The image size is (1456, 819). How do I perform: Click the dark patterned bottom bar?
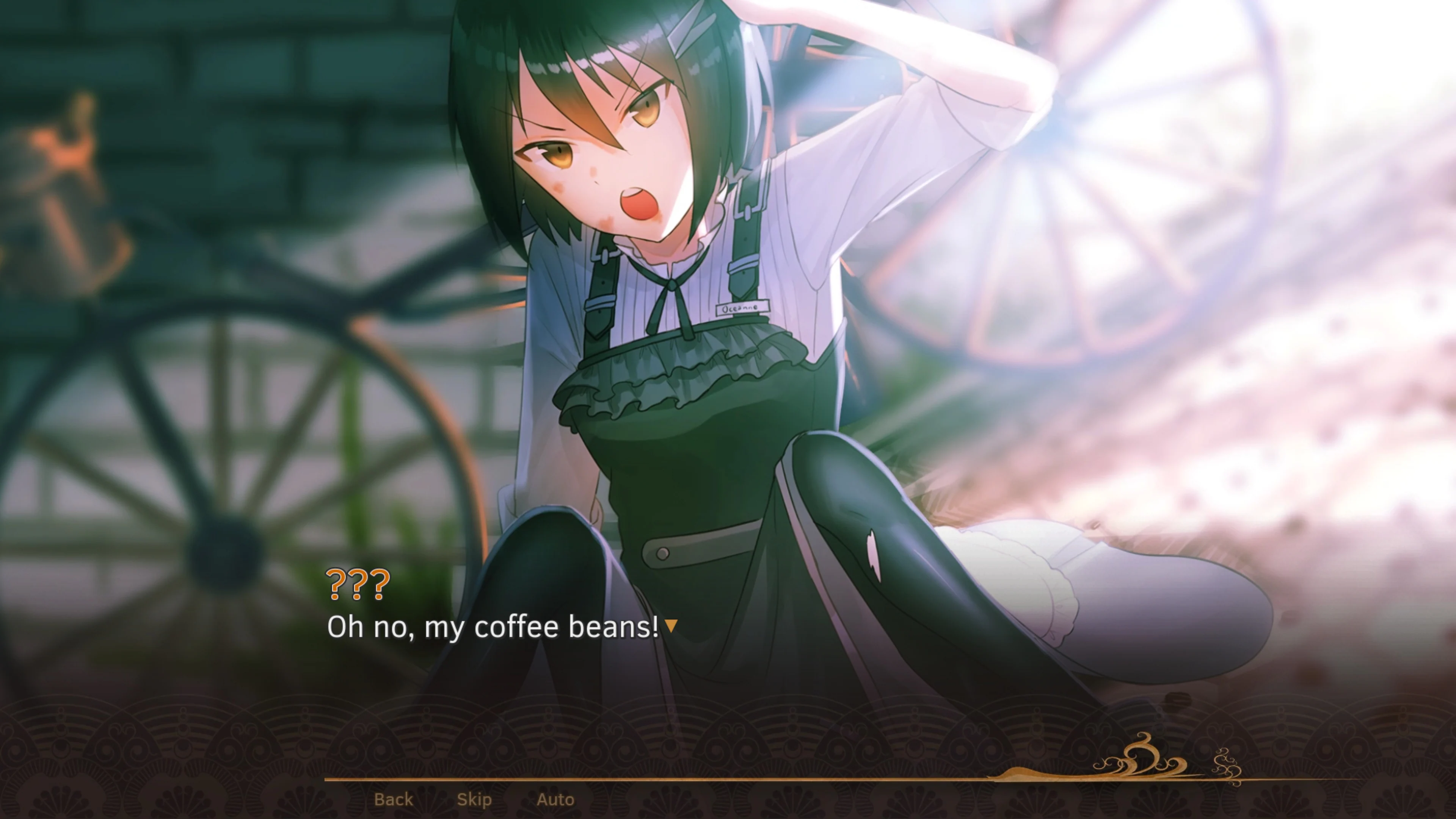point(169,746)
